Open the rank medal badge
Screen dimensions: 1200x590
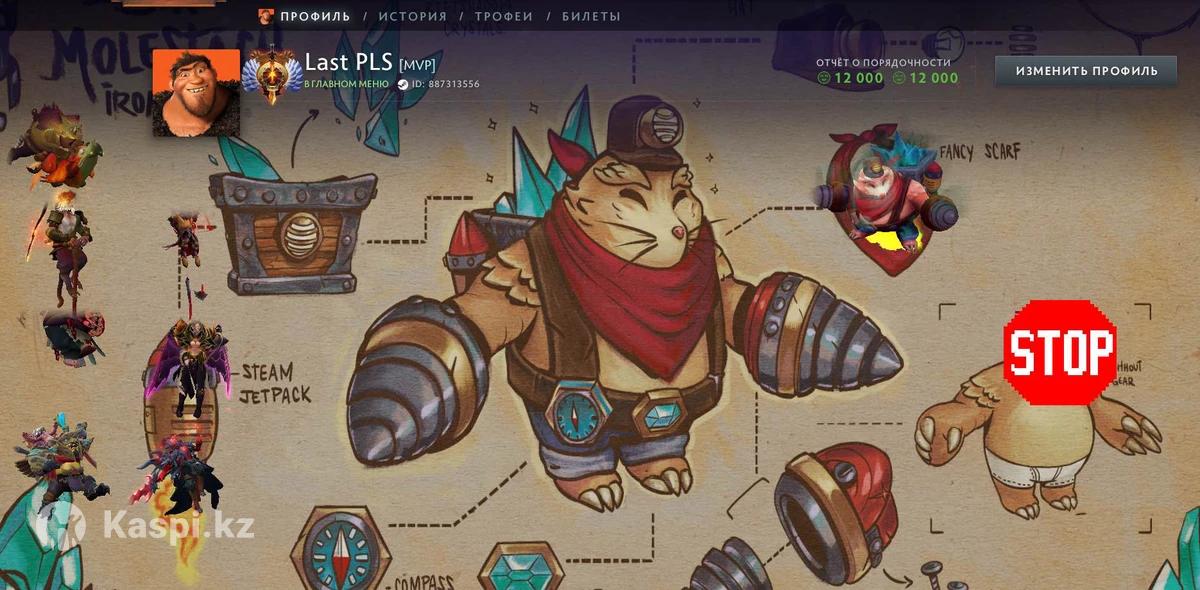(x=271, y=76)
